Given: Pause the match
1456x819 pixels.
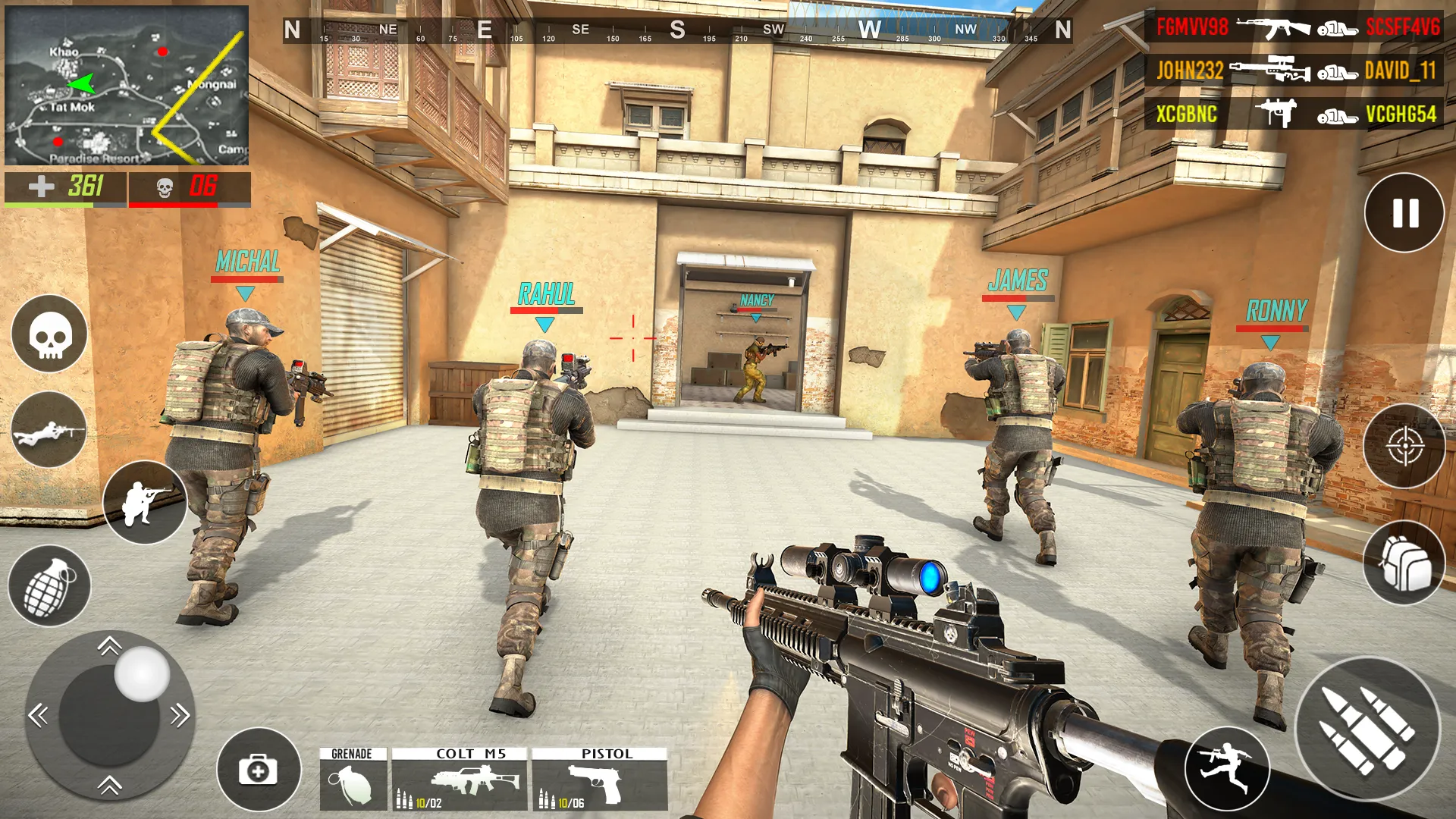Looking at the screenshot, I should pyautogui.click(x=1404, y=213).
